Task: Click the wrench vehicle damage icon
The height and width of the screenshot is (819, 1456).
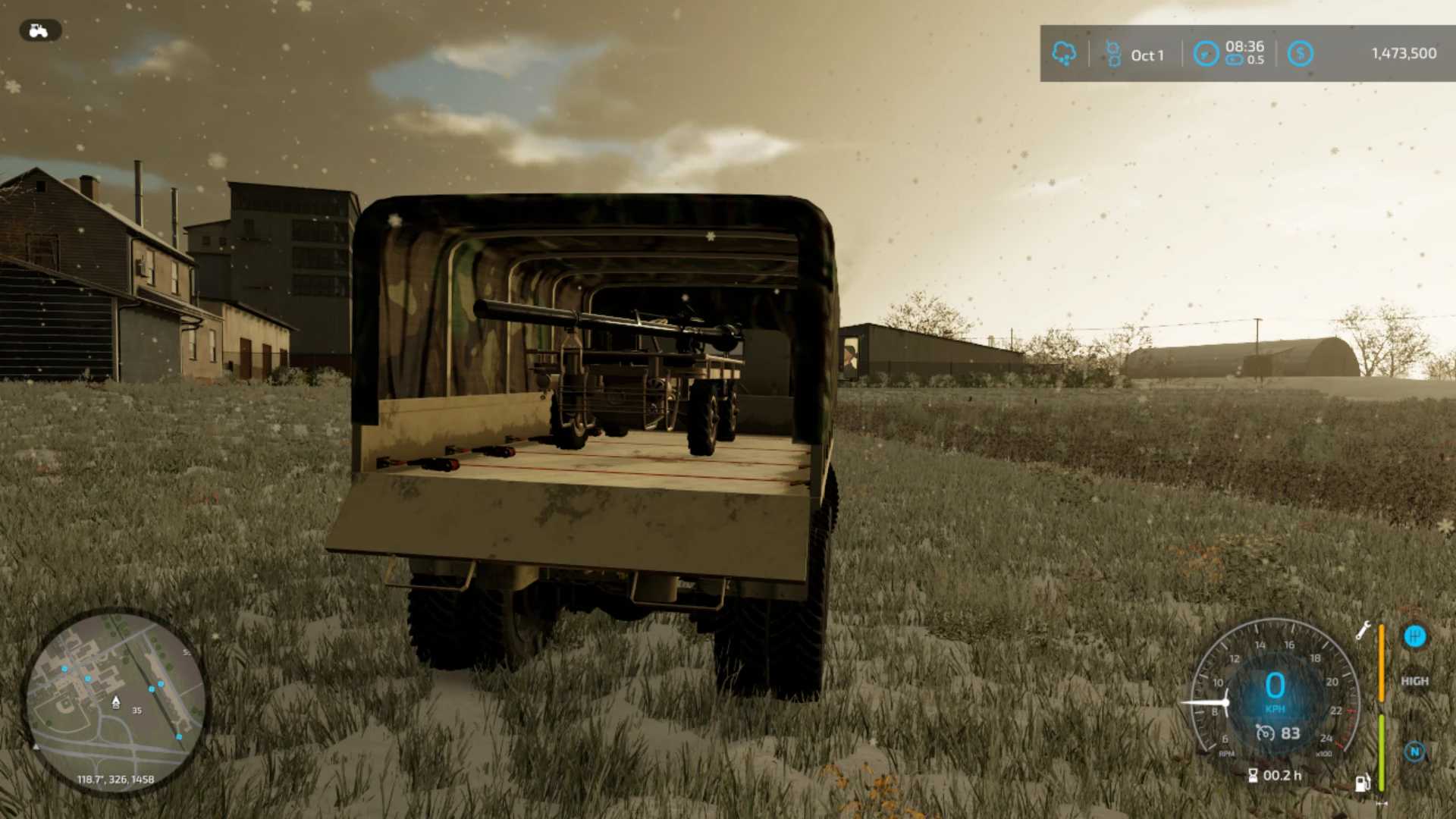Action: coord(1363,630)
